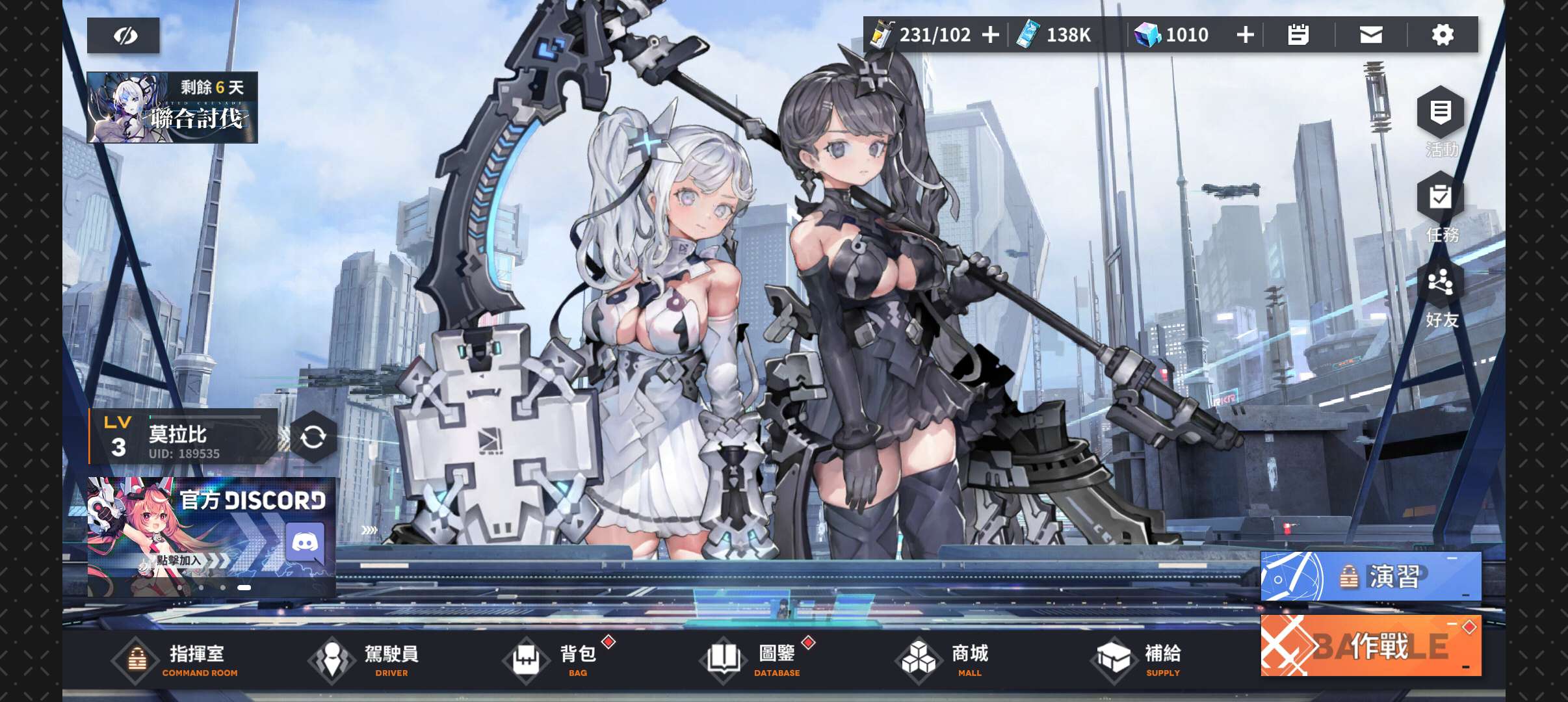Start the 作戰 Battle mode
1568x702 pixels.
1370,645
